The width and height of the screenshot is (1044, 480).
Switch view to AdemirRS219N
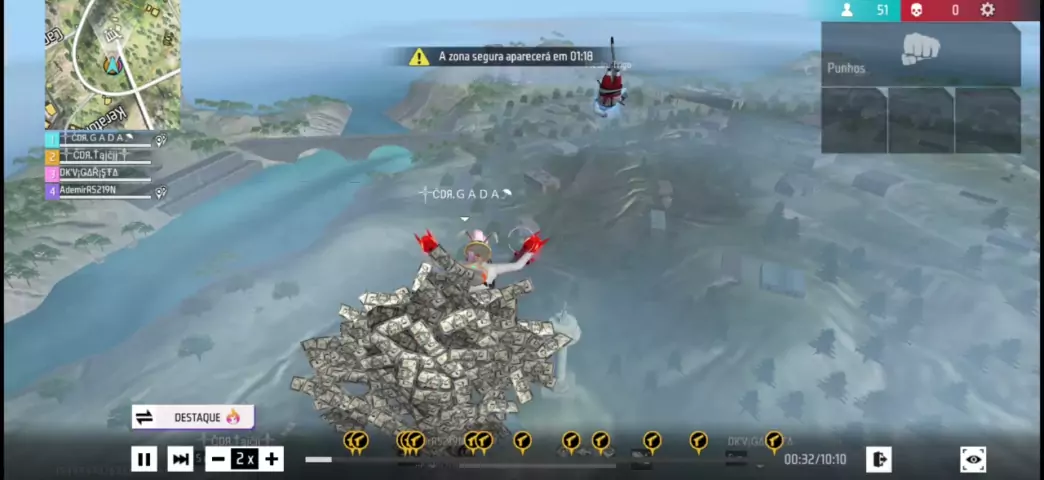pyautogui.click(x=98, y=190)
